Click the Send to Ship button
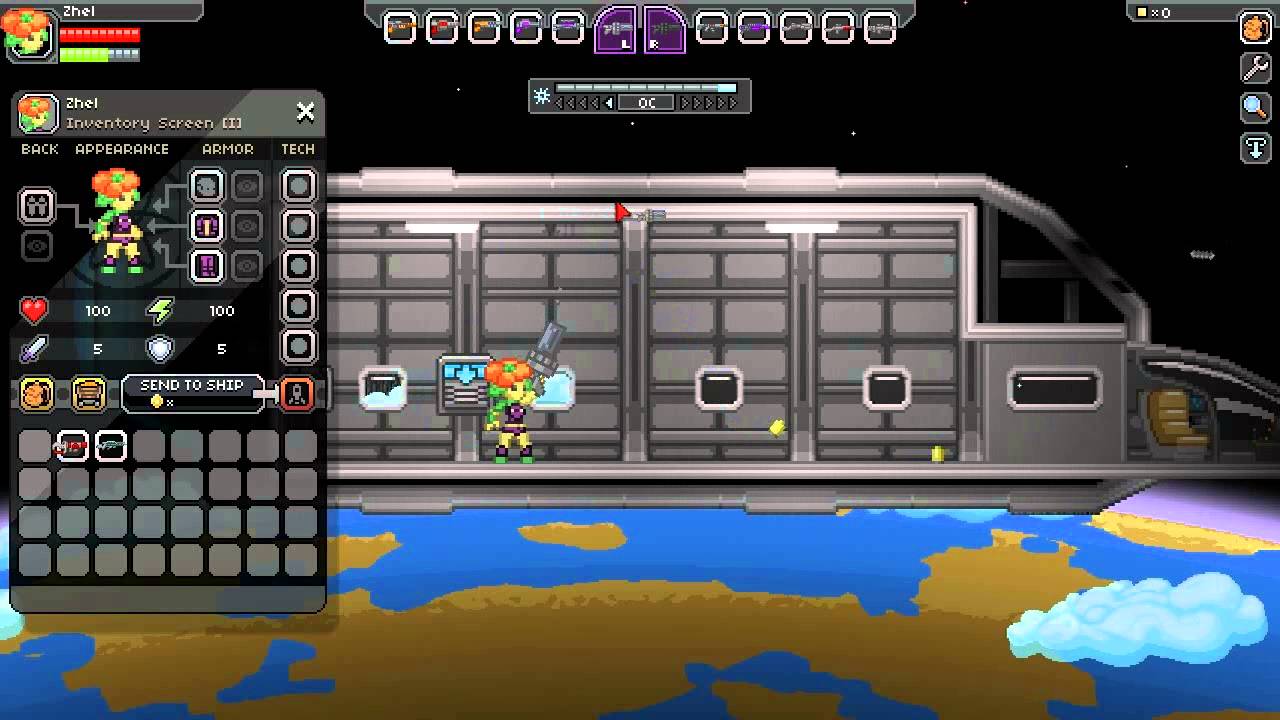This screenshot has height=720, width=1280. (x=192, y=393)
